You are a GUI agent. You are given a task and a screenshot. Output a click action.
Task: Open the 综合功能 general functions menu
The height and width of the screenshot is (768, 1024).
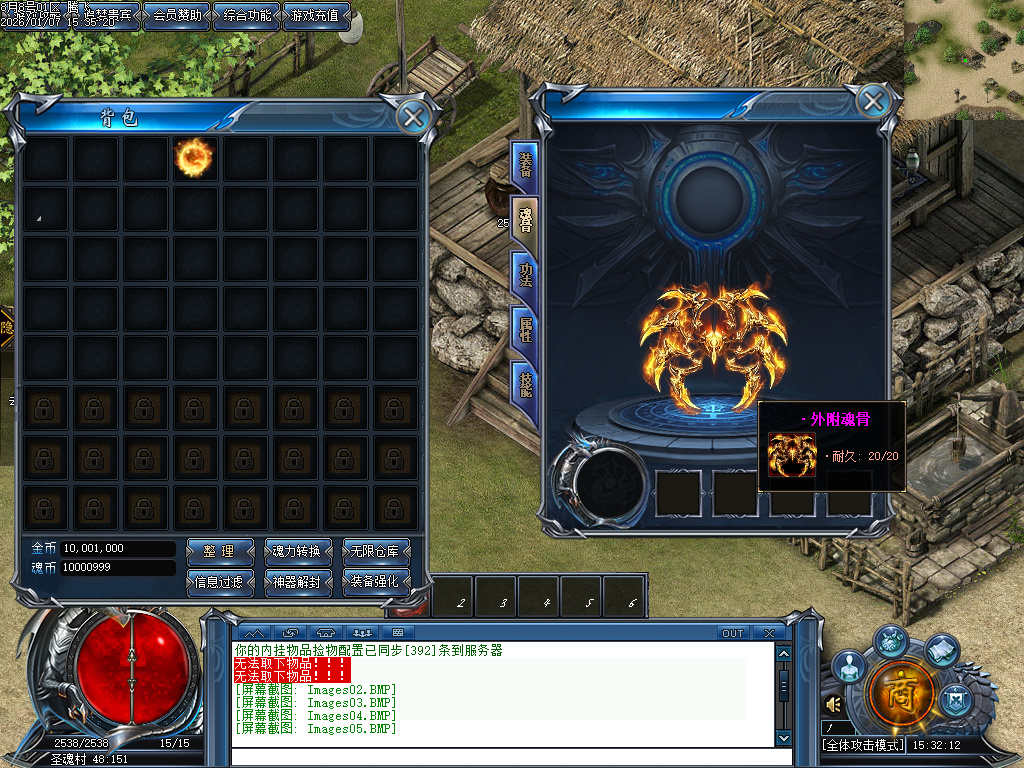pyautogui.click(x=246, y=15)
